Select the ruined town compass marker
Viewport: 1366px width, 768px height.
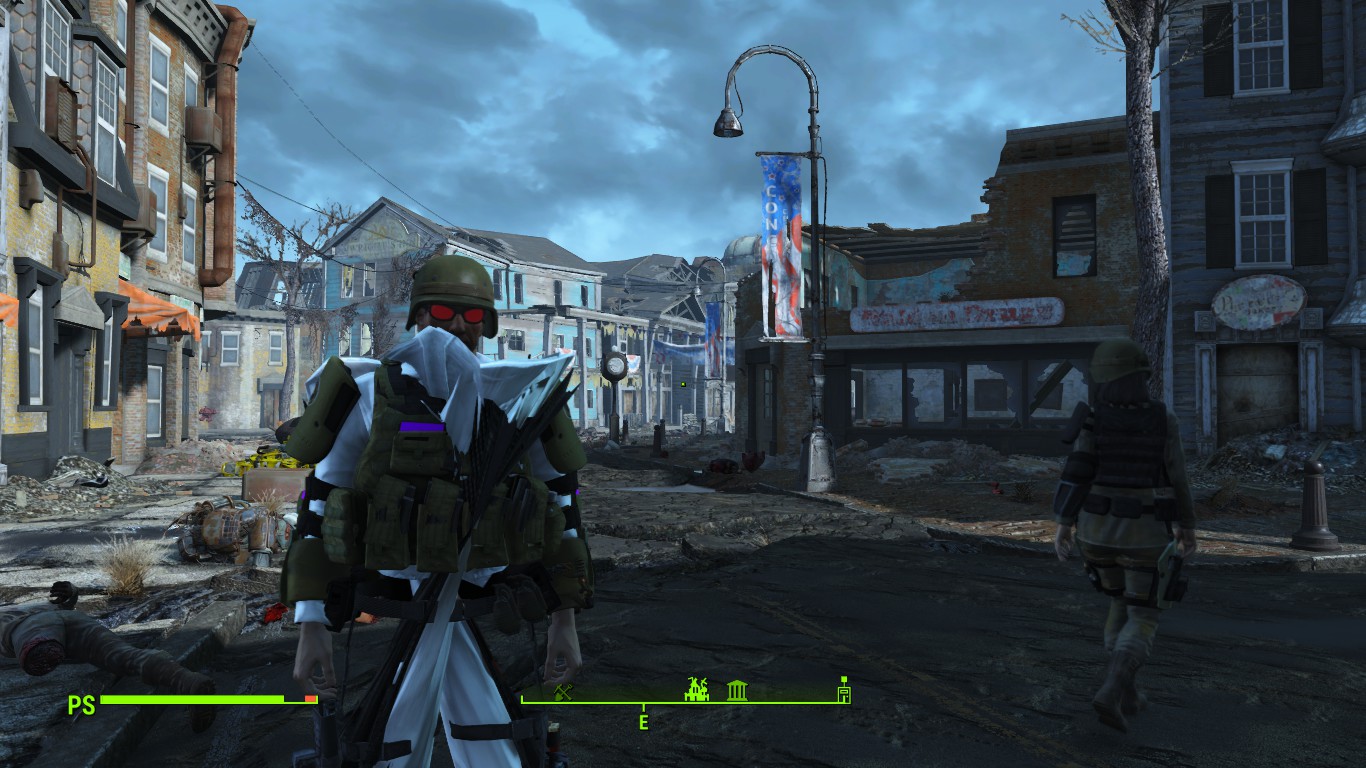pos(696,689)
